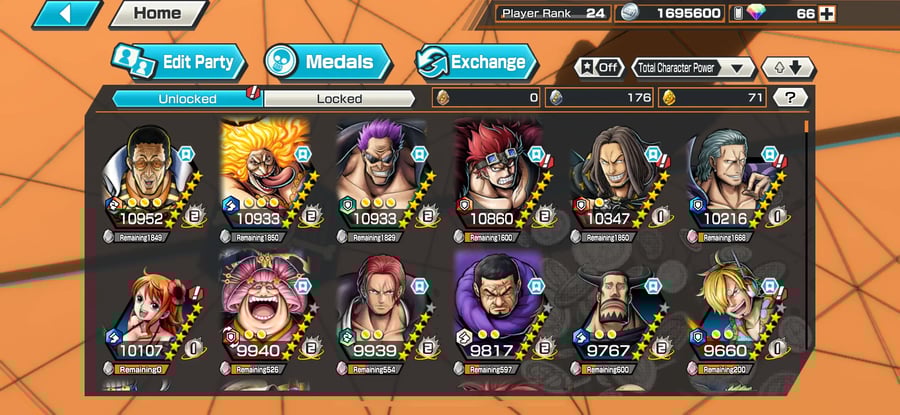Add rainbow diamonds with the plus button

coord(826,14)
